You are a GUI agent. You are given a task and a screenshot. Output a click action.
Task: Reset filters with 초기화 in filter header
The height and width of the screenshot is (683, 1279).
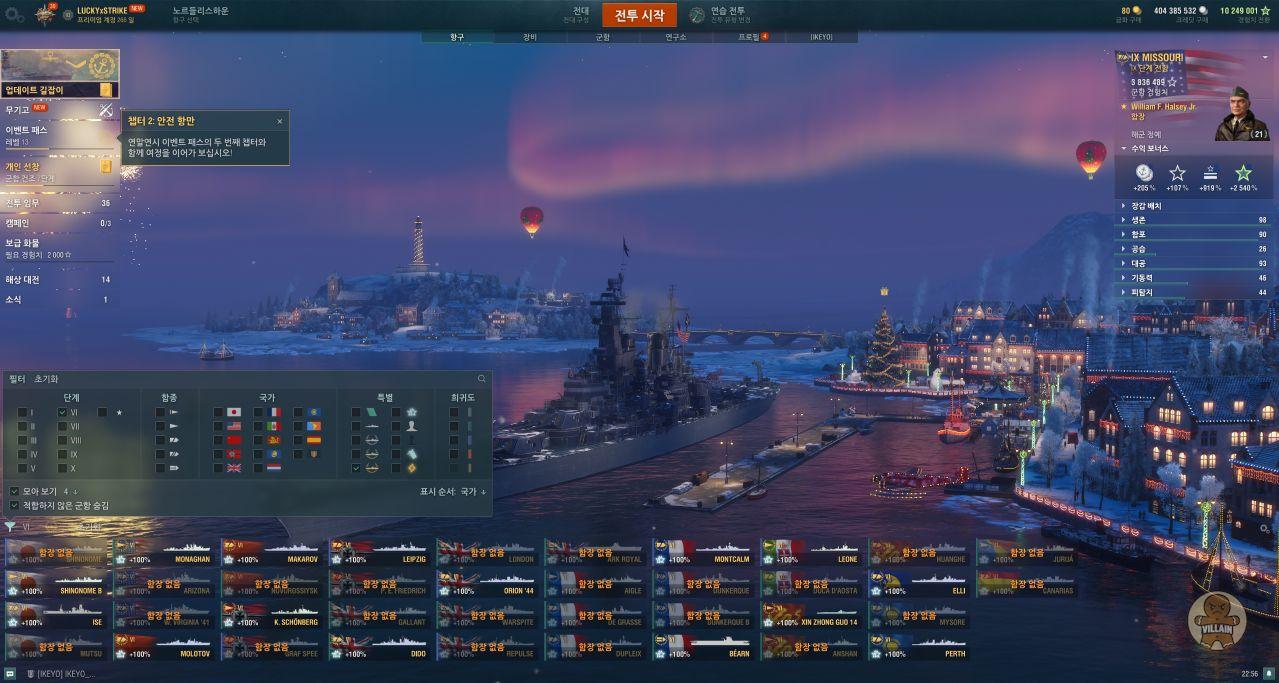tap(46, 379)
